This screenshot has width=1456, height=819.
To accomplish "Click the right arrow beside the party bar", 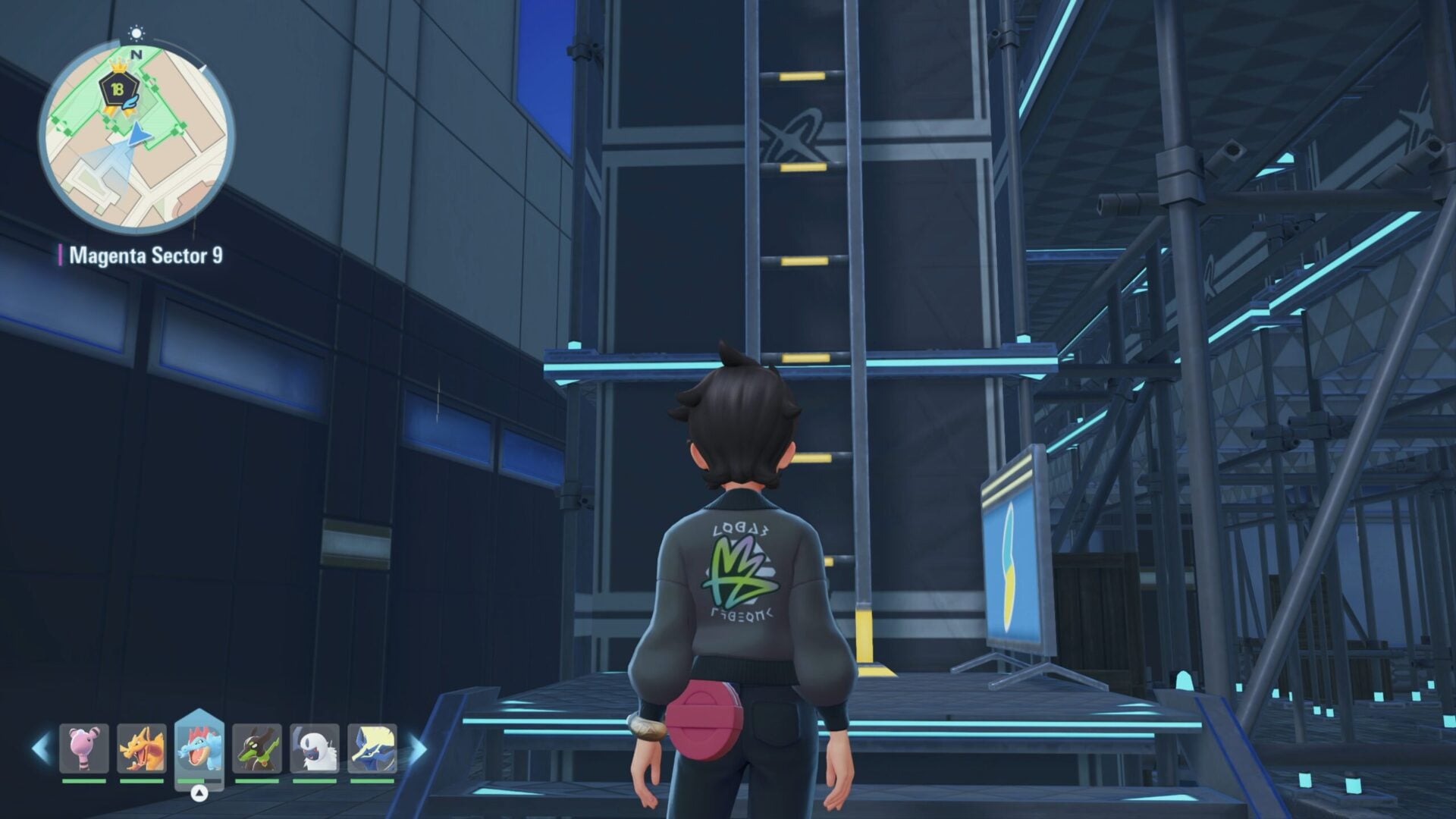I will (417, 748).
